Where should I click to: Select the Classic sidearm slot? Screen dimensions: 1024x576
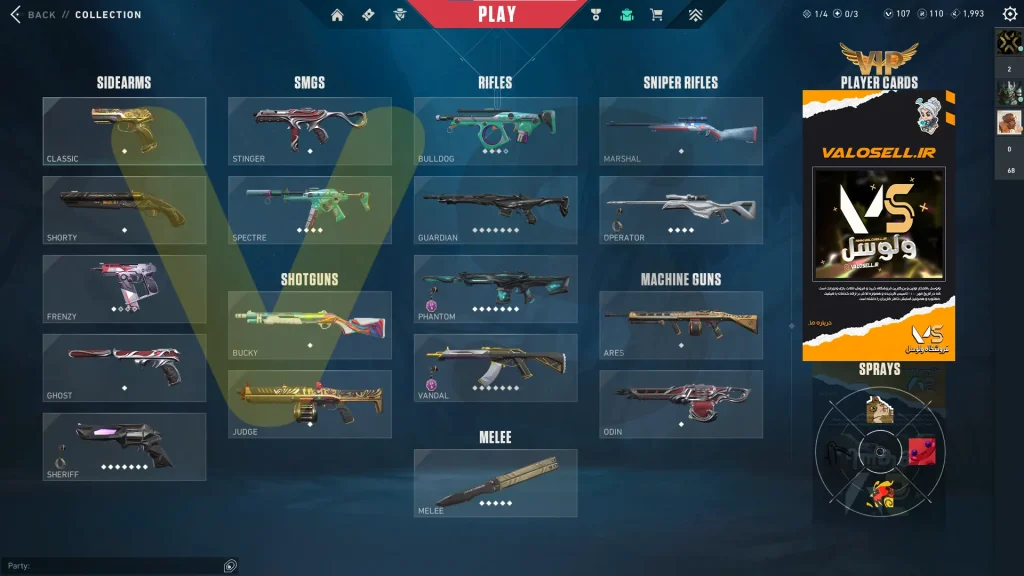pos(124,131)
